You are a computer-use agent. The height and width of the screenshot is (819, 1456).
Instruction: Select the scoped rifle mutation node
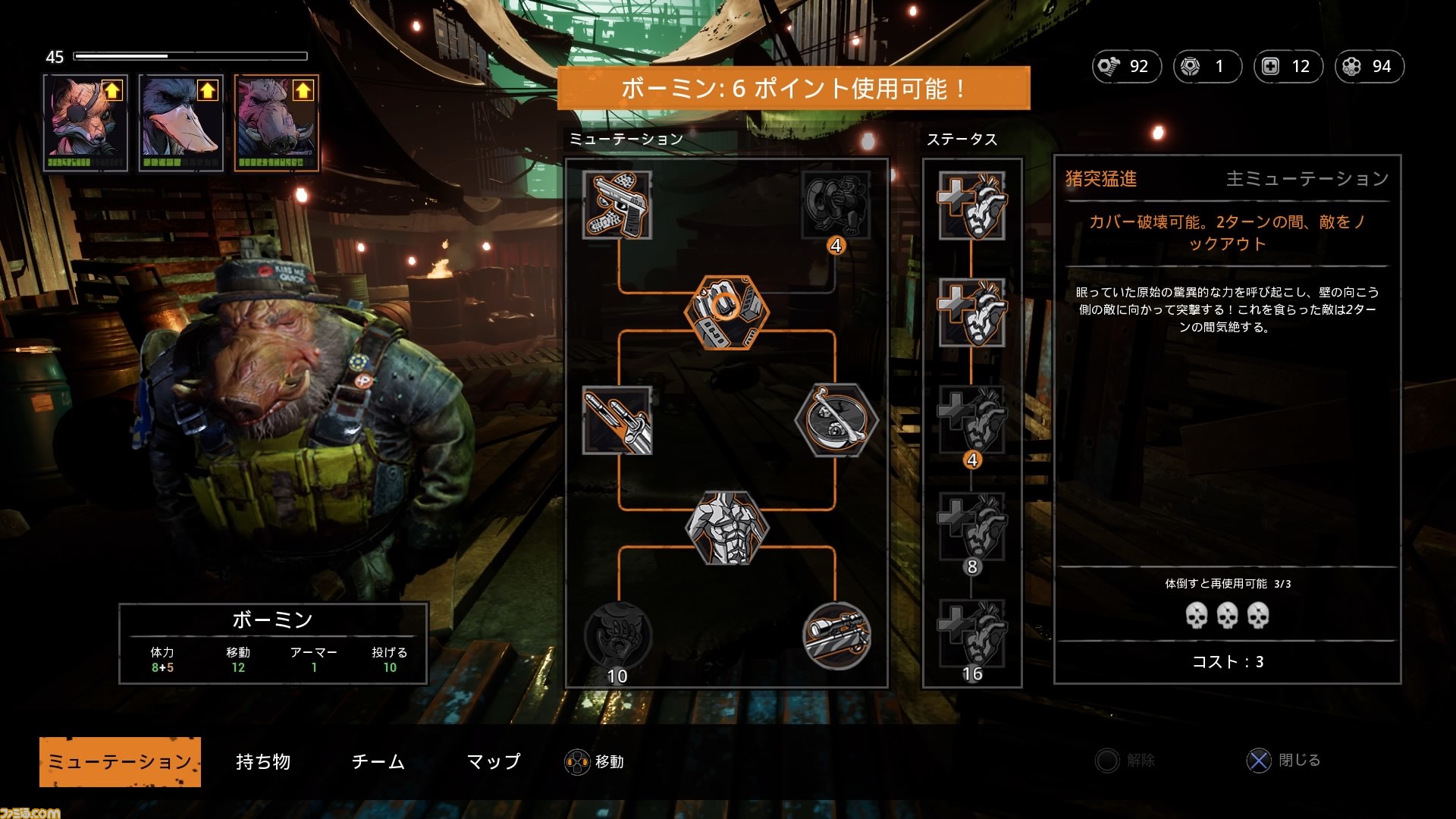(x=836, y=635)
